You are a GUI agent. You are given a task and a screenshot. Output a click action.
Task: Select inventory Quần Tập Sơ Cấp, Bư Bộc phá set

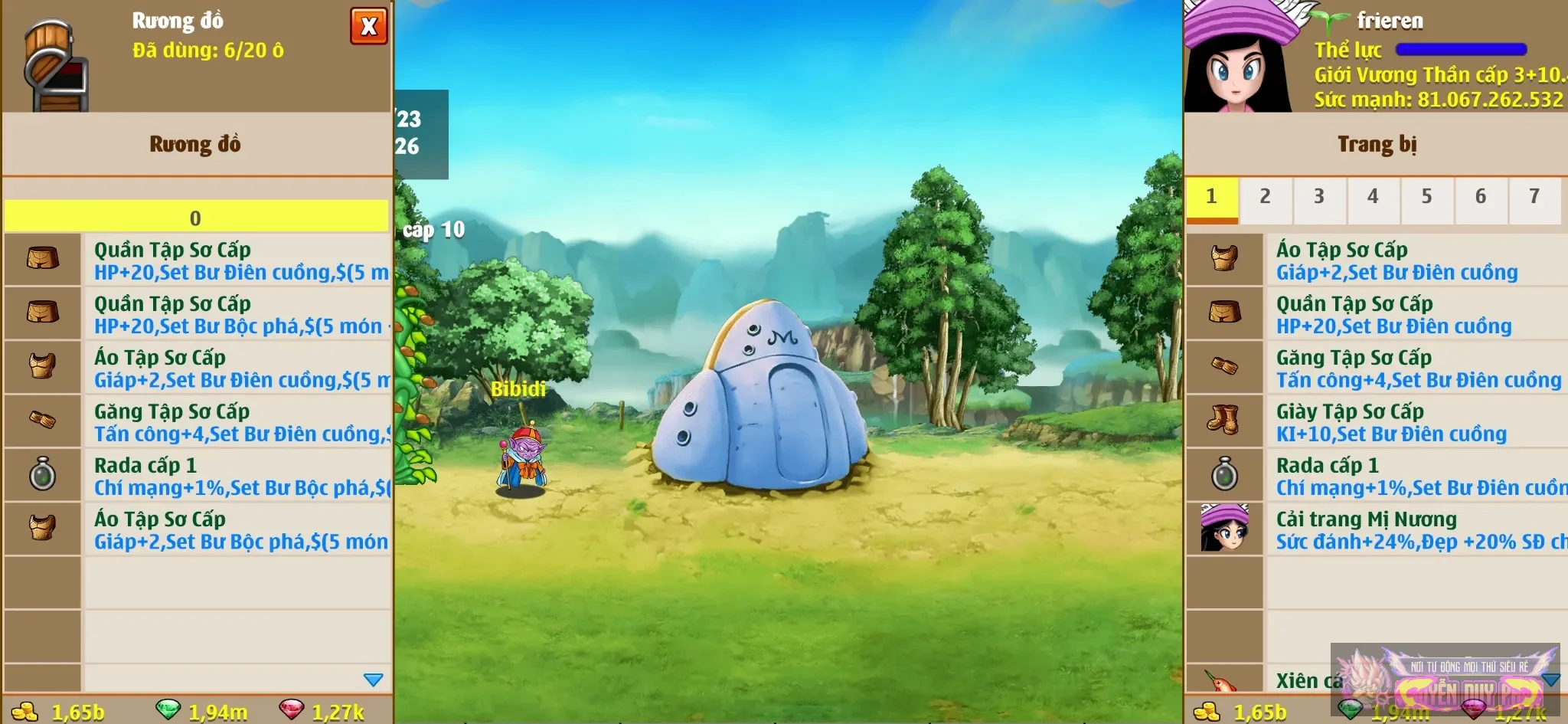coord(237,314)
